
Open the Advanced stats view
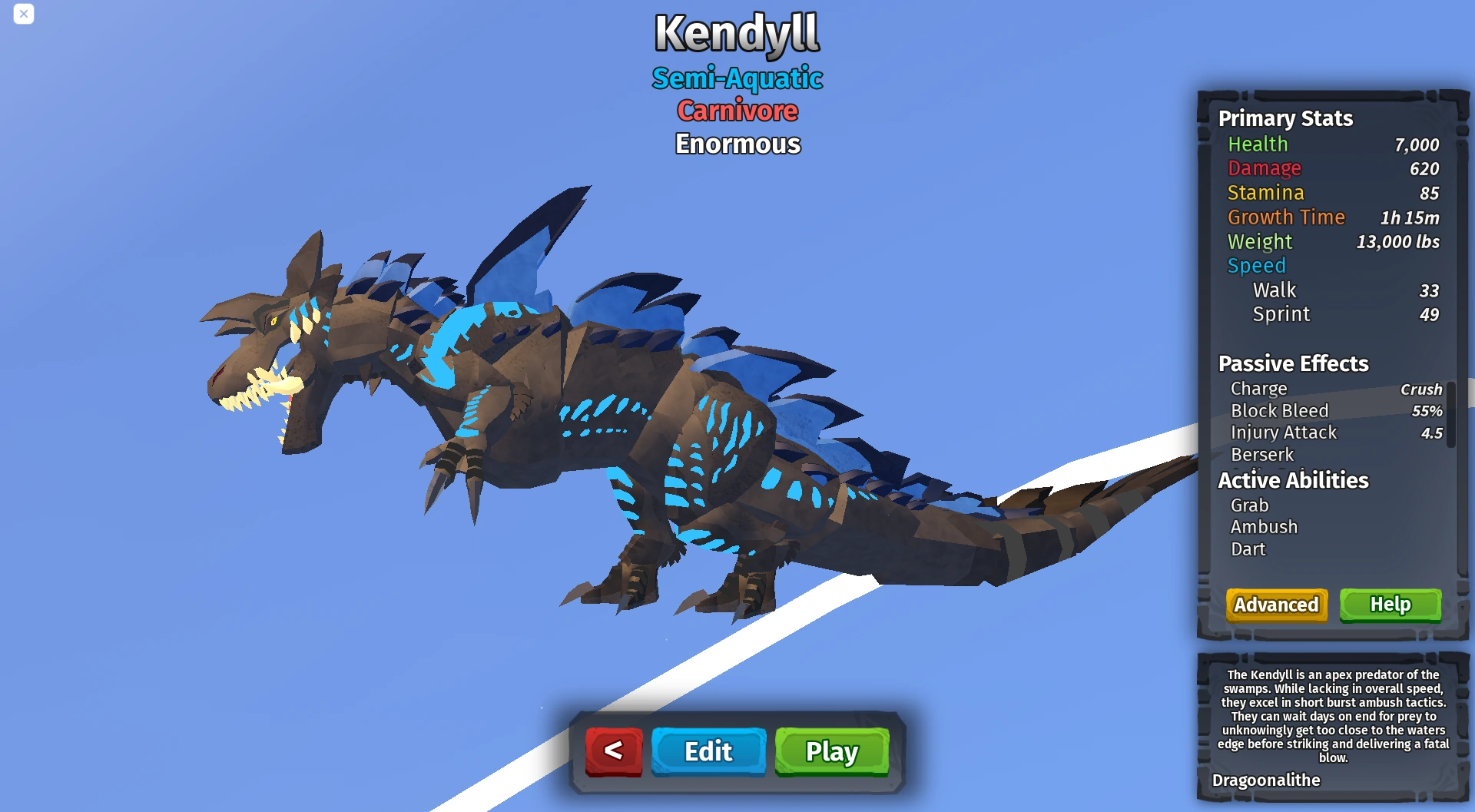(1276, 605)
